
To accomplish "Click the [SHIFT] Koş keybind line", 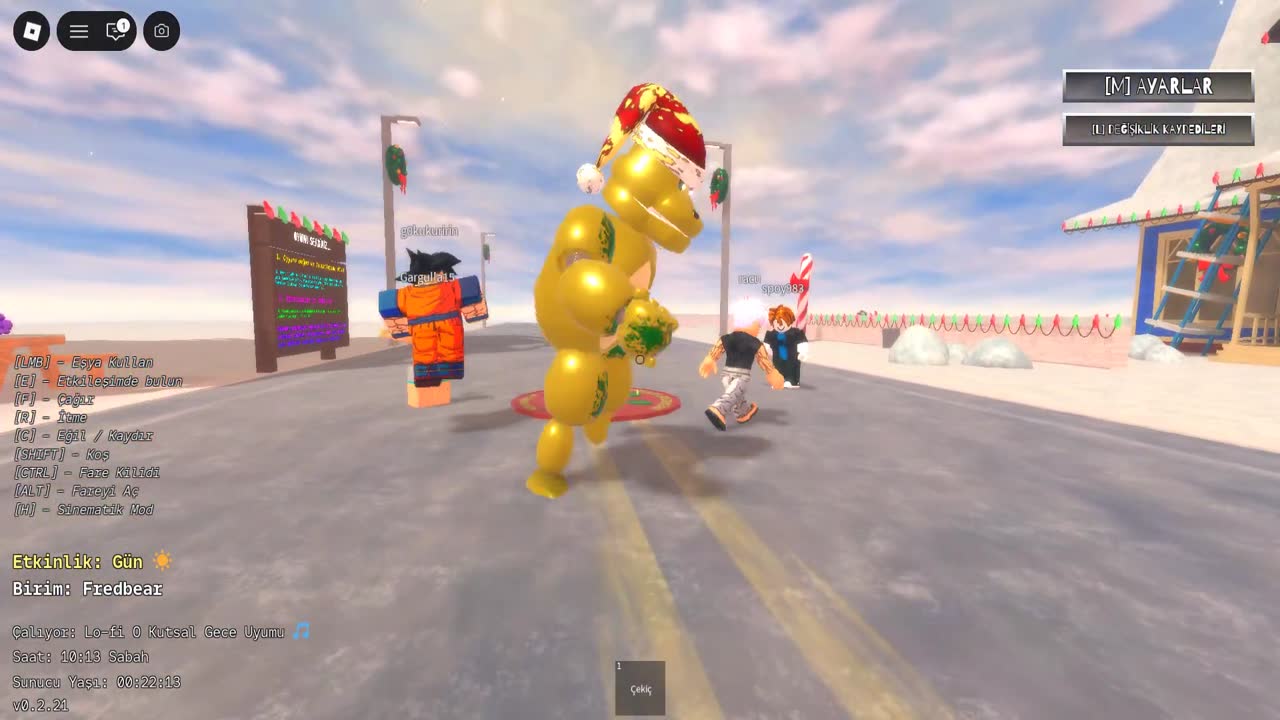I will click(x=63, y=454).
